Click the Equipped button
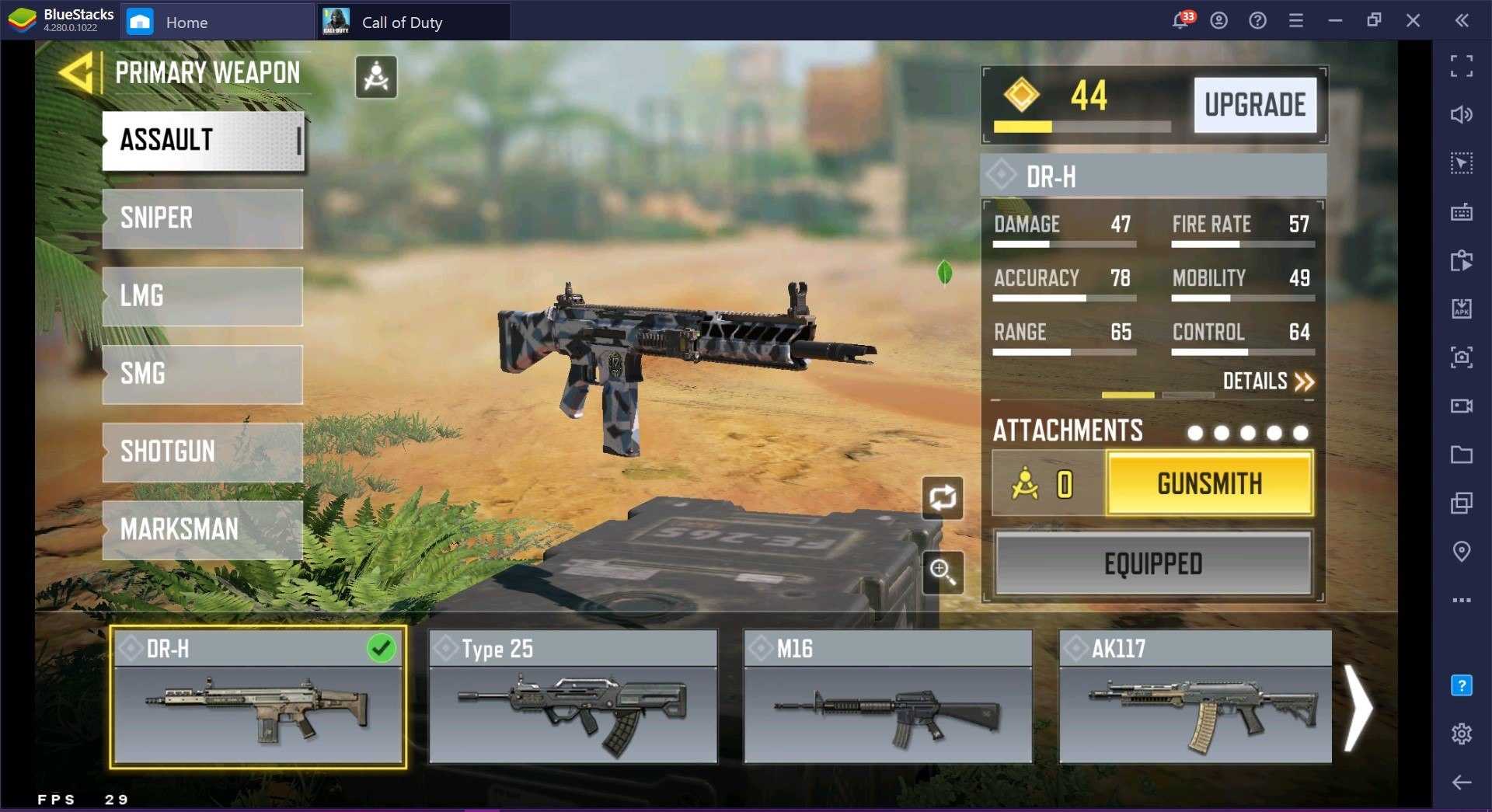Viewport: 1492px width, 812px height. tap(1153, 563)
